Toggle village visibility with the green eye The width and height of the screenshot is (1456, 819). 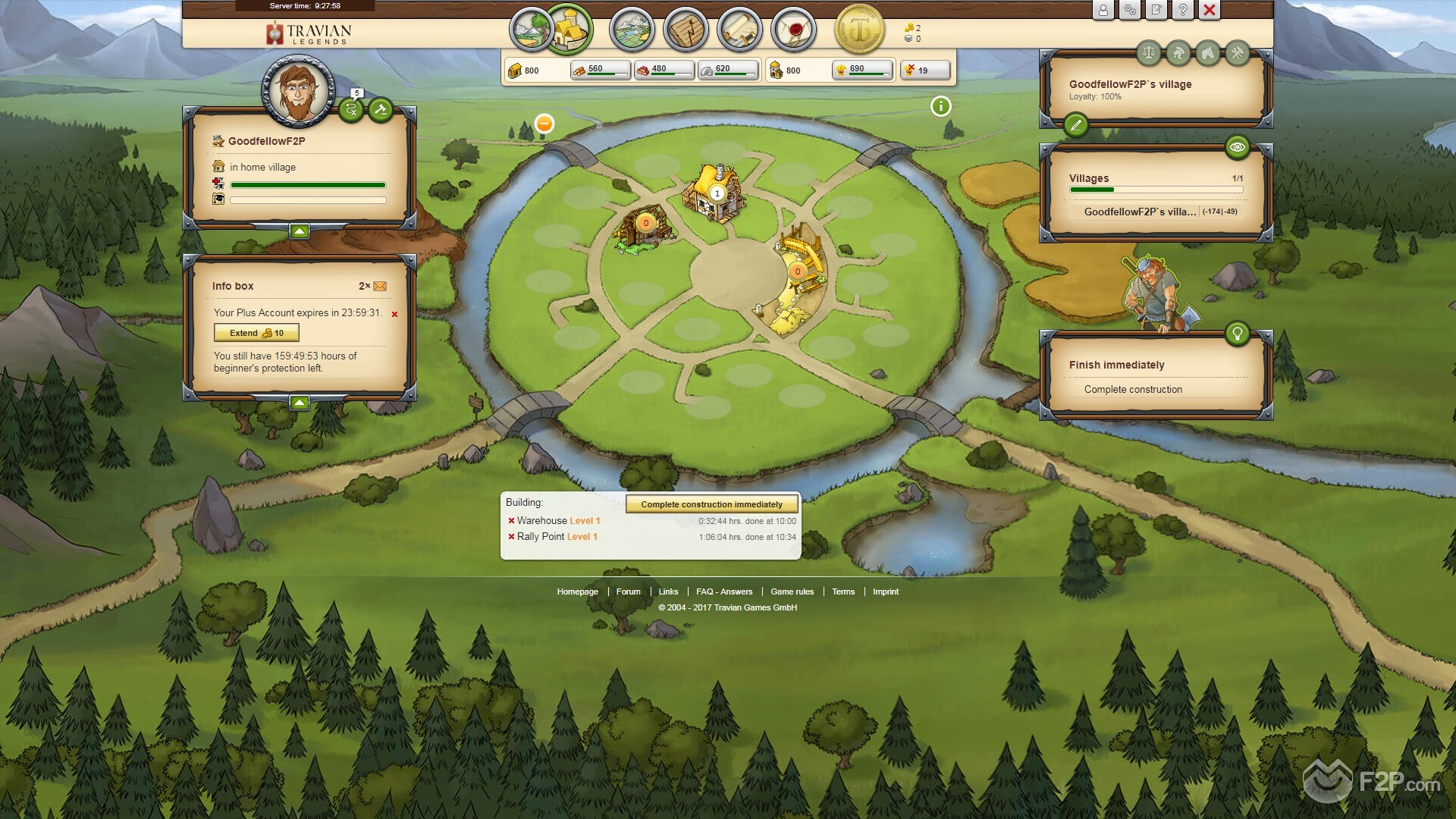click(1238, 149)
